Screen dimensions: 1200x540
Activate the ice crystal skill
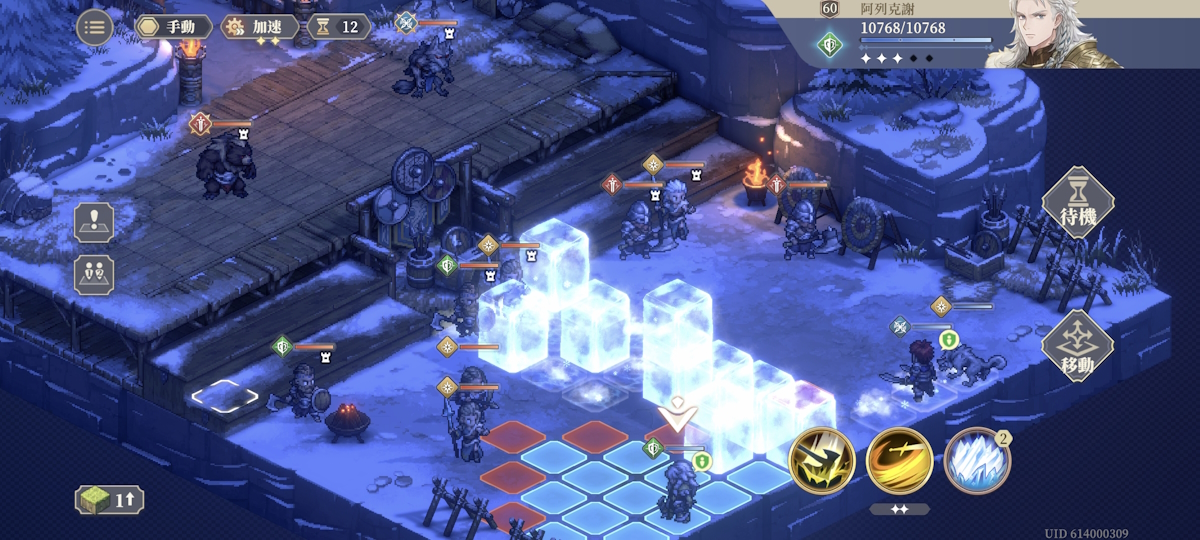click(976, 461)
